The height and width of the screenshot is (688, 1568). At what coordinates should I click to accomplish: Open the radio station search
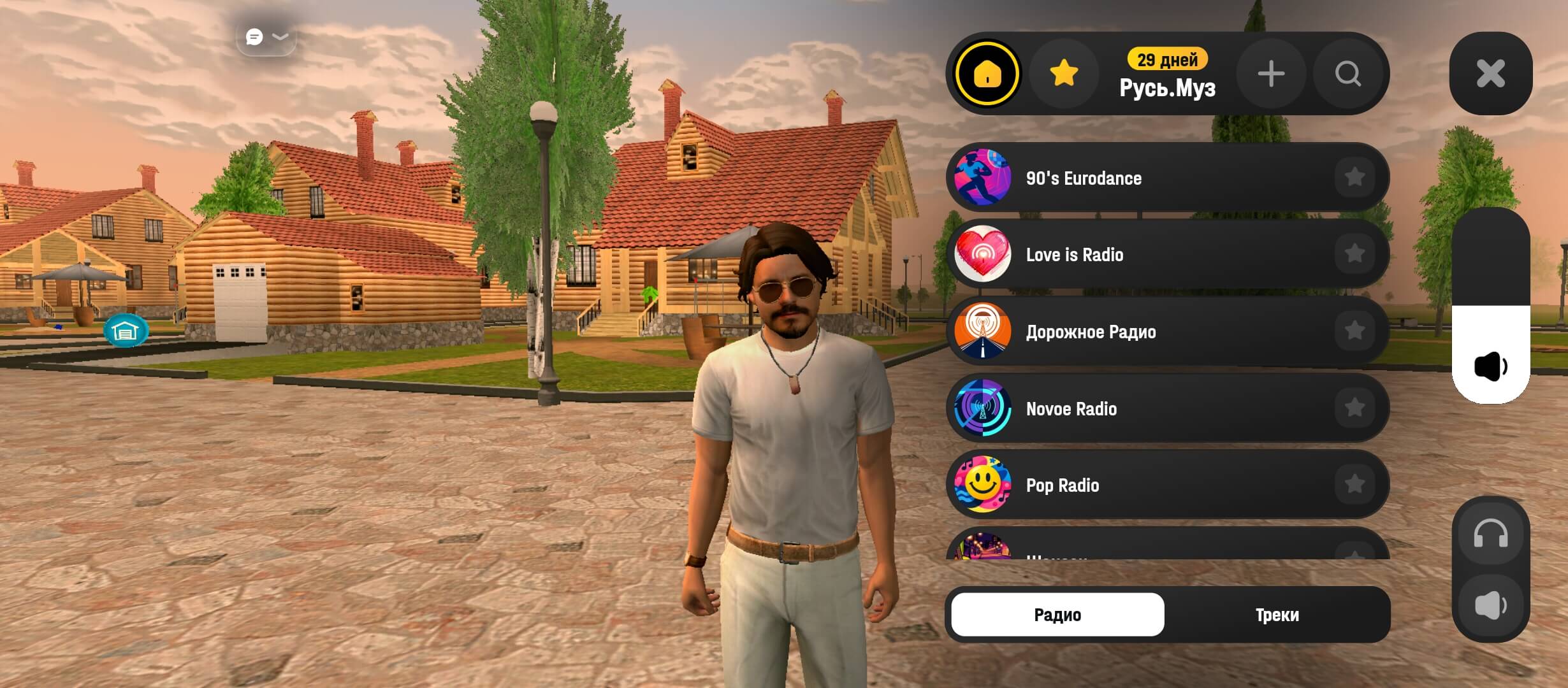coord(1347,74)
